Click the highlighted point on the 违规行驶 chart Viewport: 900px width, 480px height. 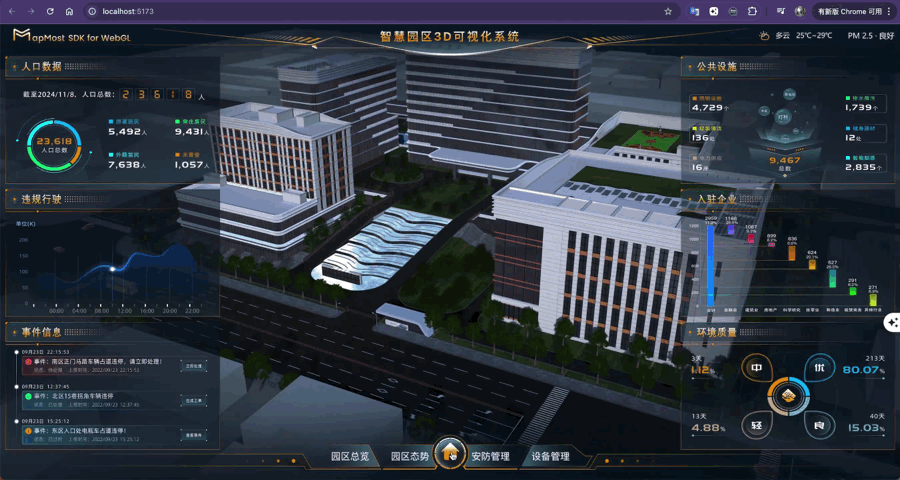[112, 268]
